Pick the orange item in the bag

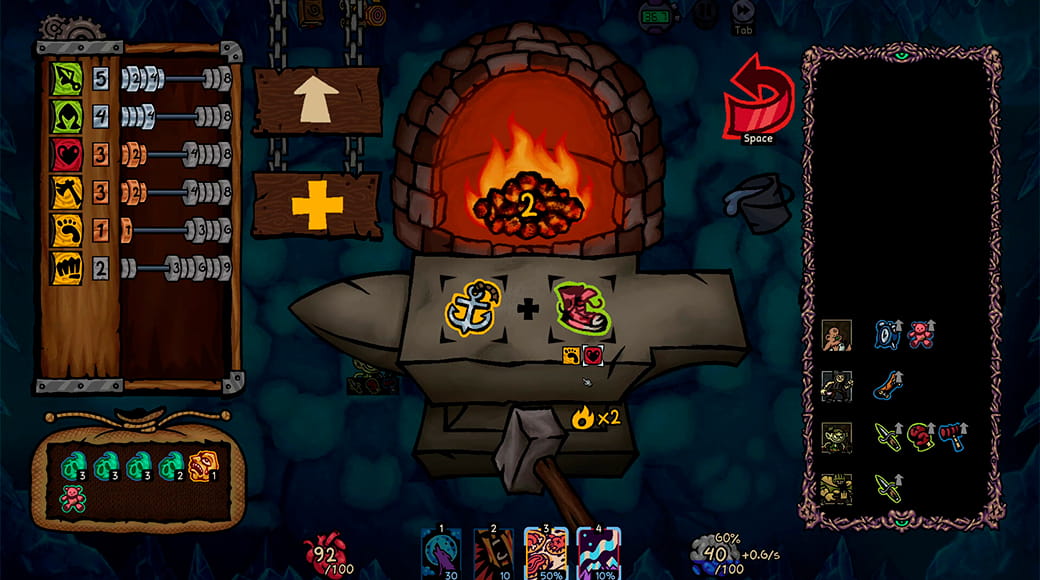click(202, 464)
